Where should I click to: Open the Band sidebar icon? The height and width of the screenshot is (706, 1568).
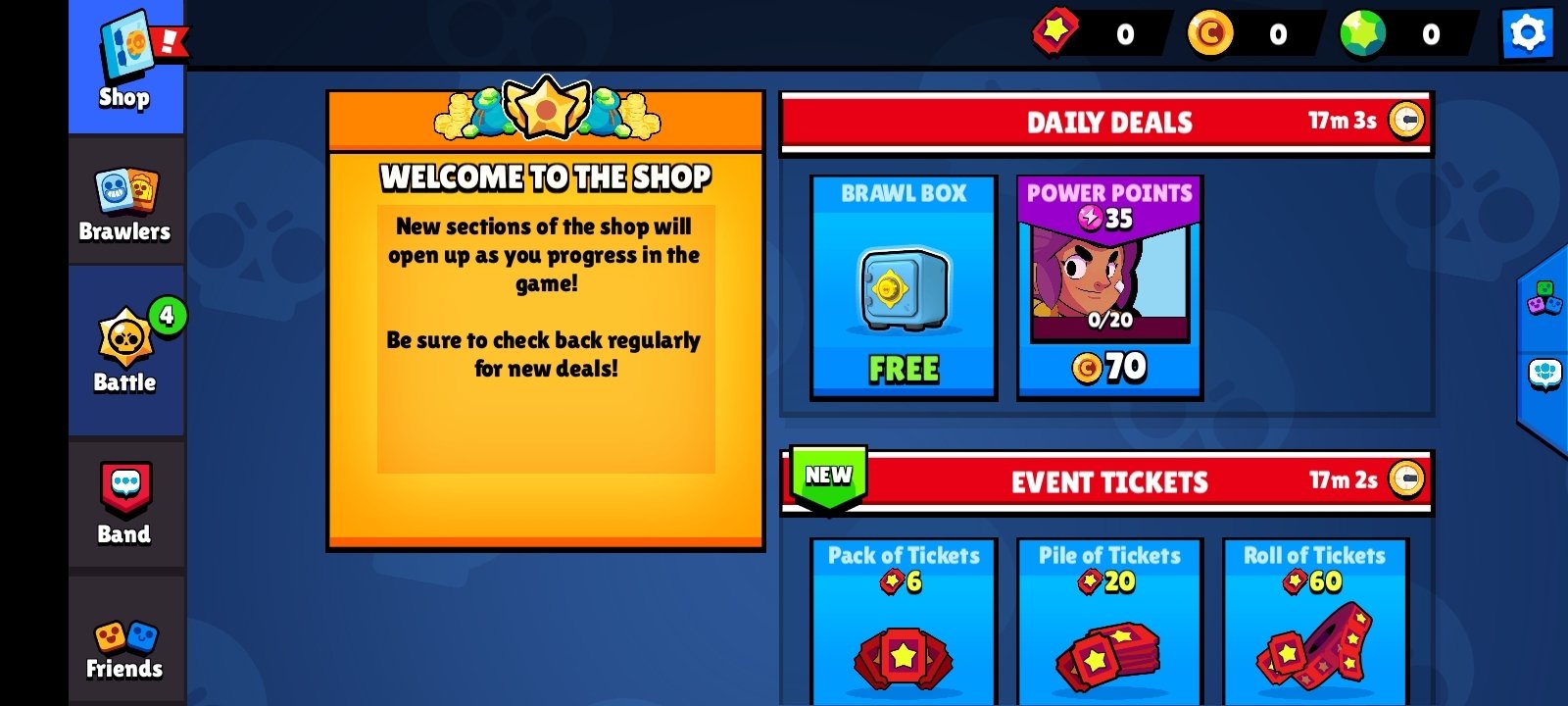125,500
